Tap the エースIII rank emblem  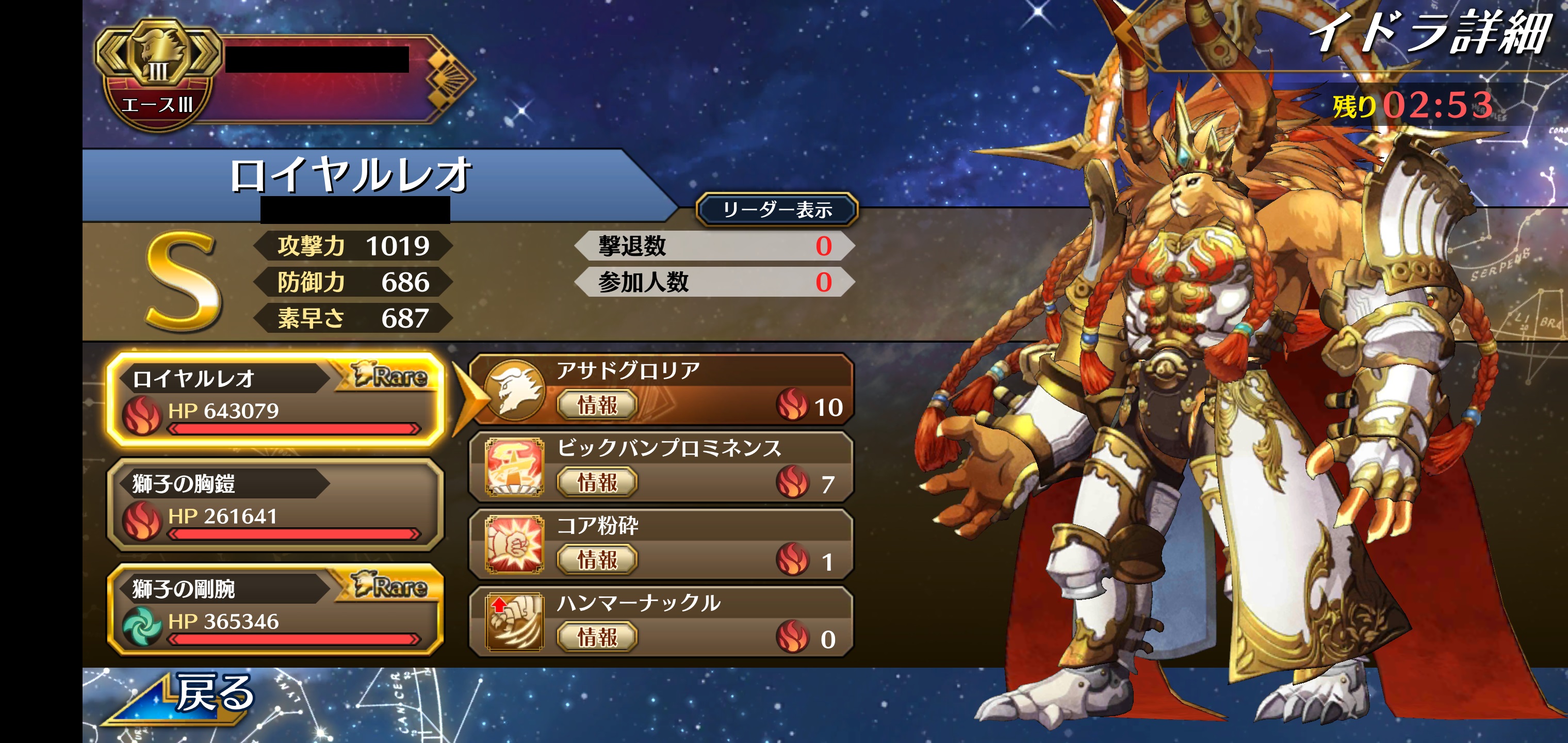tap(158, 73)
